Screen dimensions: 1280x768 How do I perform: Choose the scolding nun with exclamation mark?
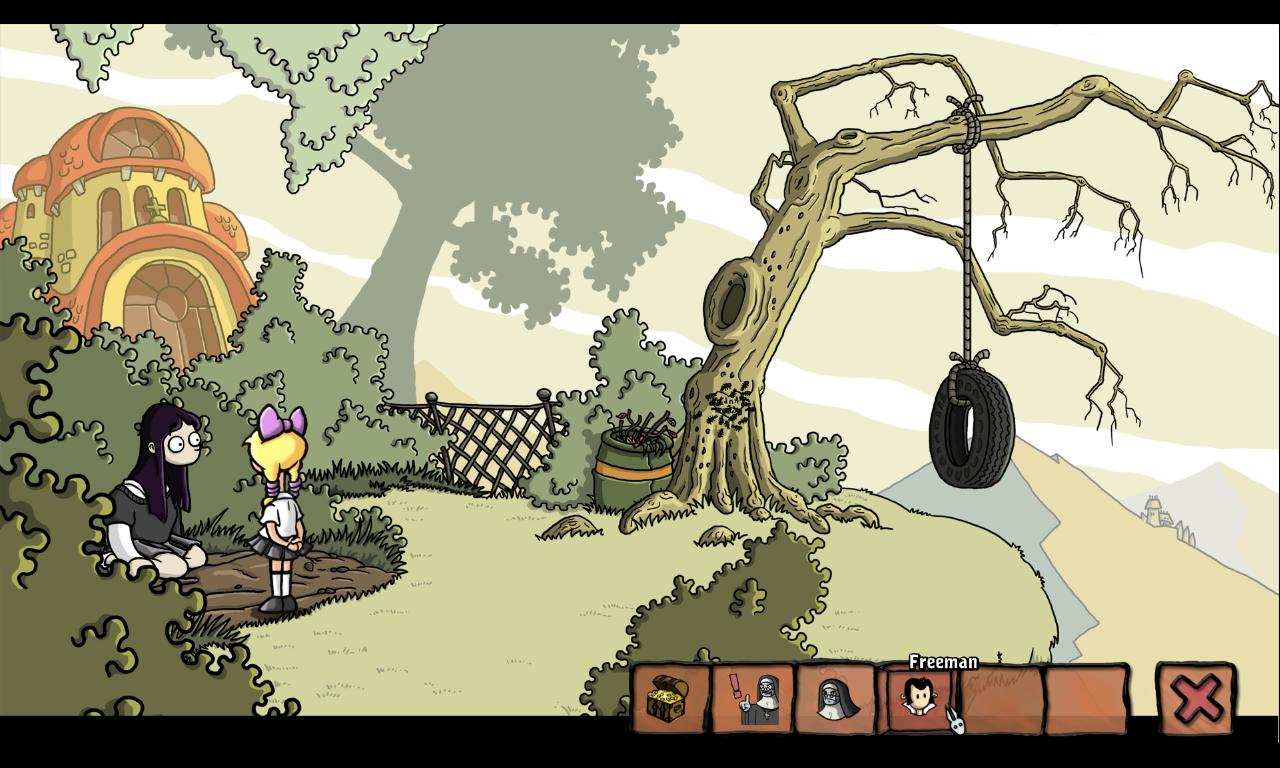(753, 699)
